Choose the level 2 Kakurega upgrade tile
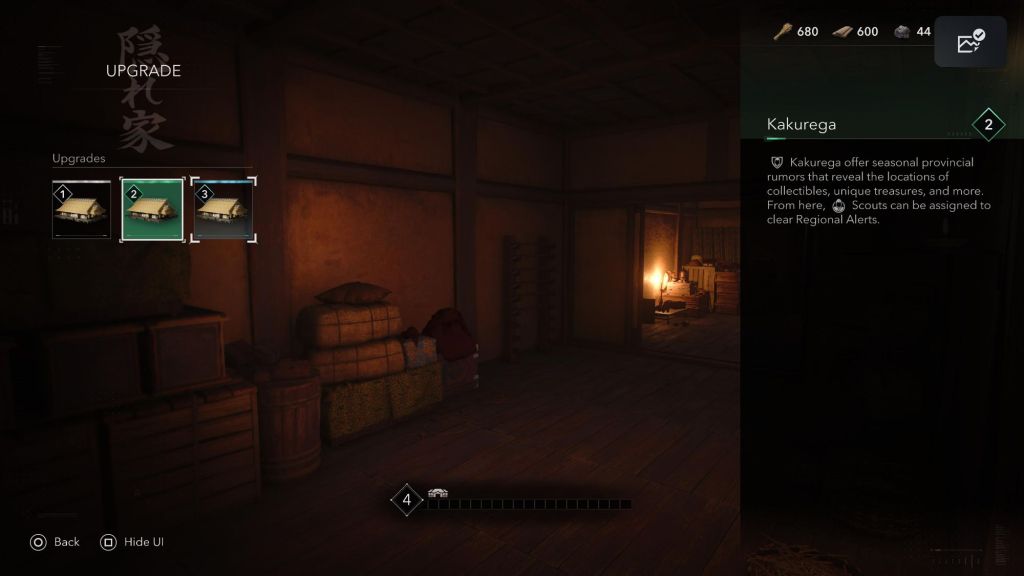This screenshot has height=576, width=1024. pos(152,210)
